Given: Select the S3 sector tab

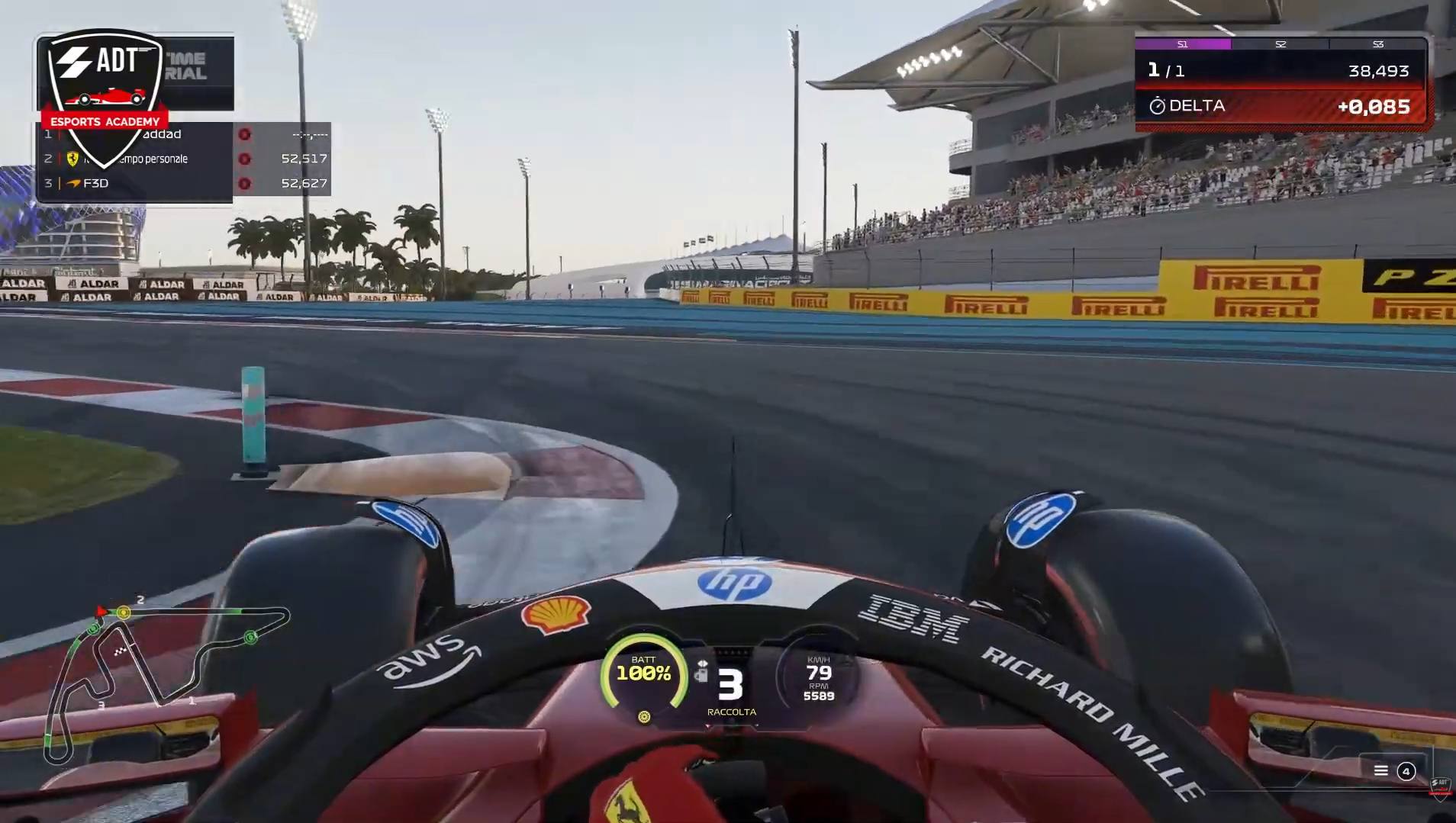Looking at the screenshot, I should point(1378,44).
